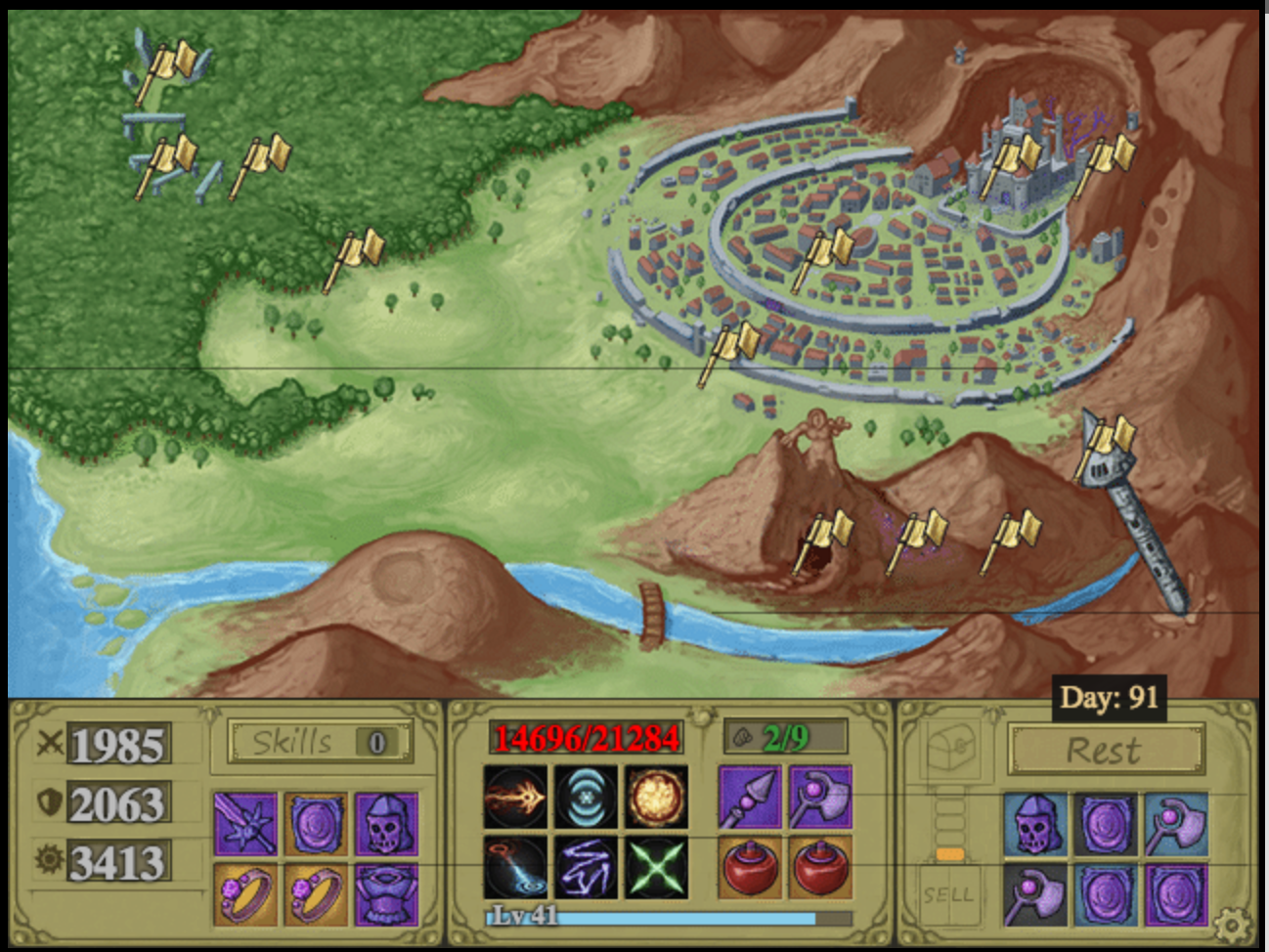Activate the blue beam strike skill
Screen dimensions: 1269x952
515,867
